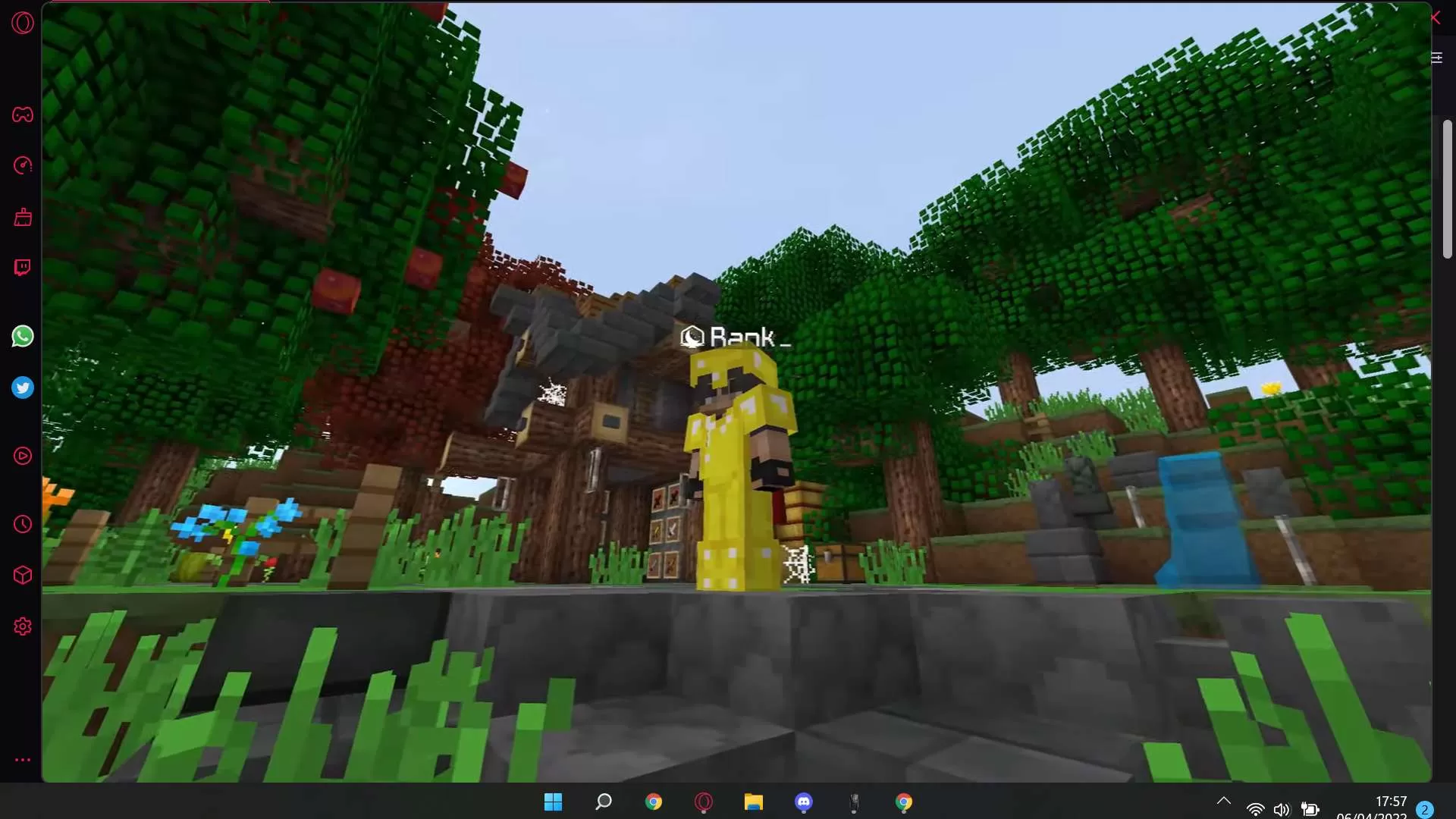Expand hidden icons in the system tray
This screenshot has height=819, width=1456.
(x=1223, y=800)
